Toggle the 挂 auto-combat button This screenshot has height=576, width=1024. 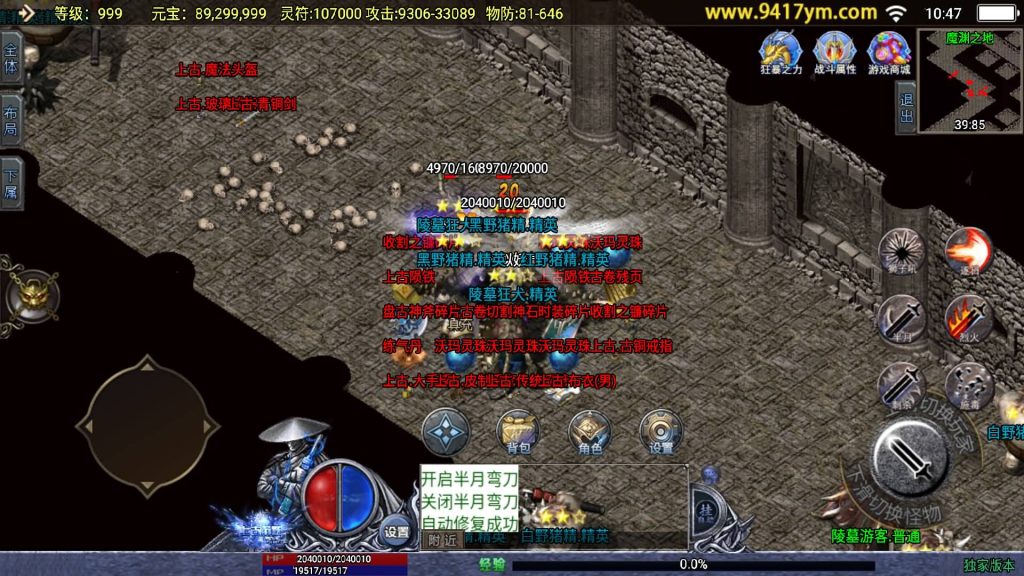[x=707, y=508]
